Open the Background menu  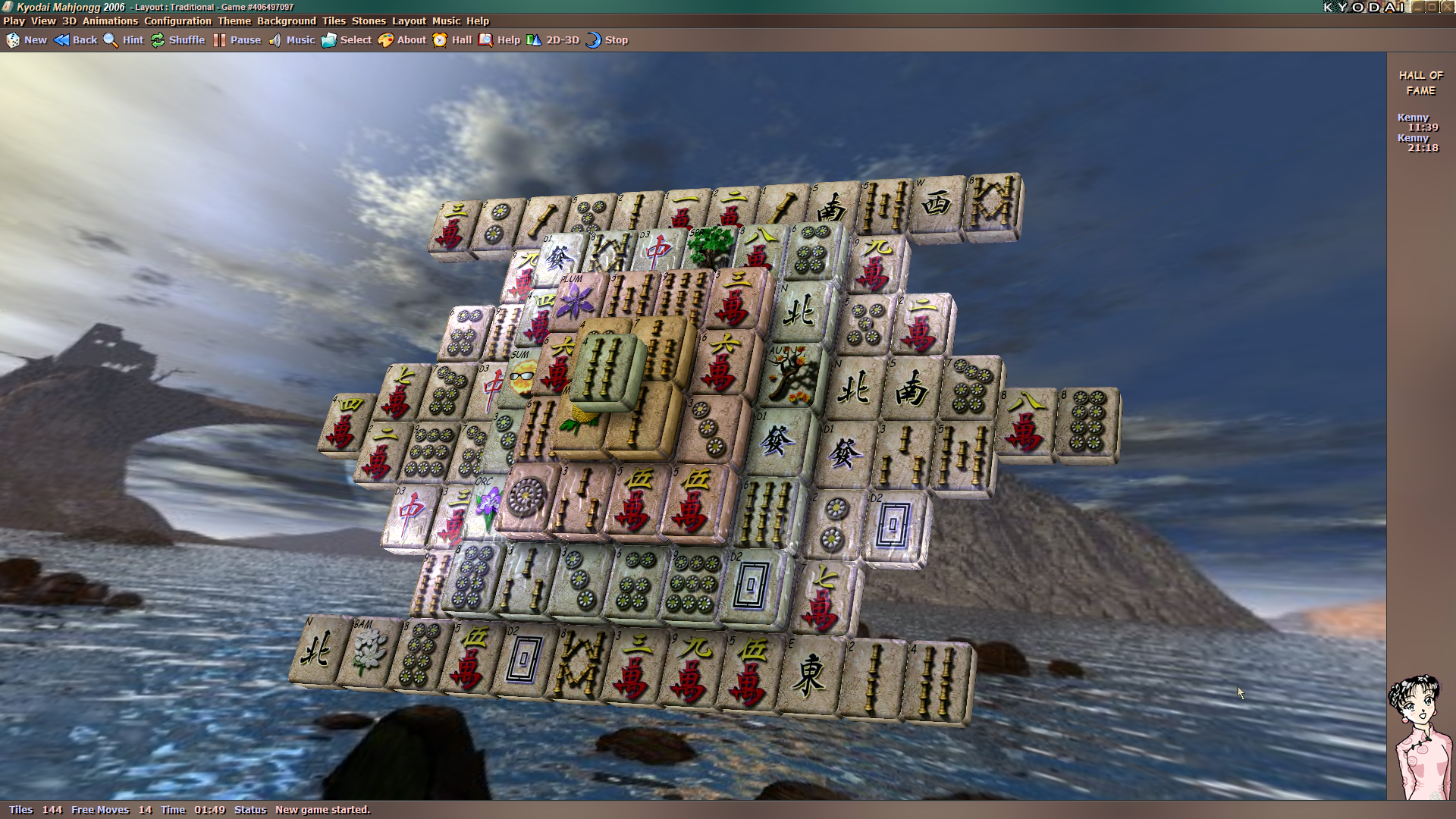pyautogui.click(x=286, y=21)
